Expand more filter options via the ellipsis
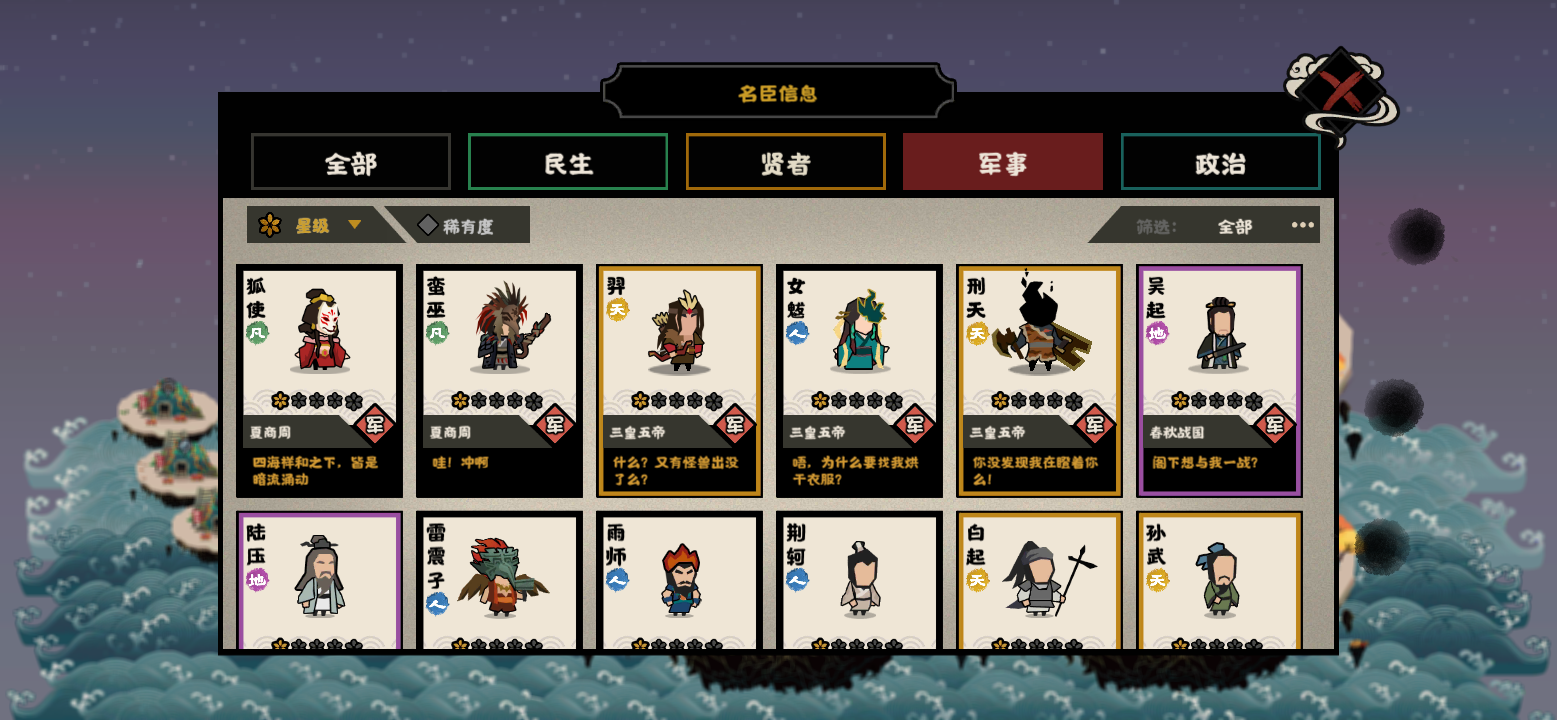The width and height of the screenshot is (1557, 720). pyautogui.click(x=1302, y=225)
